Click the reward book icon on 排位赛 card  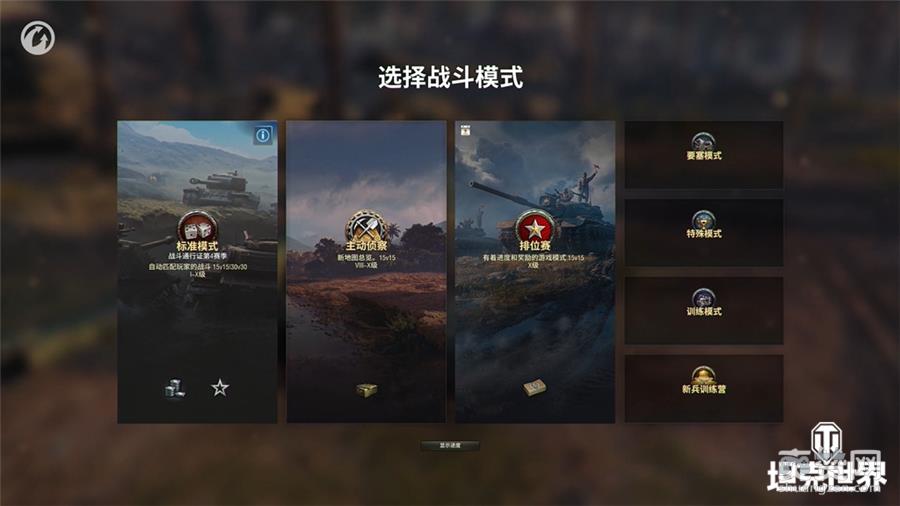point(533,388)
